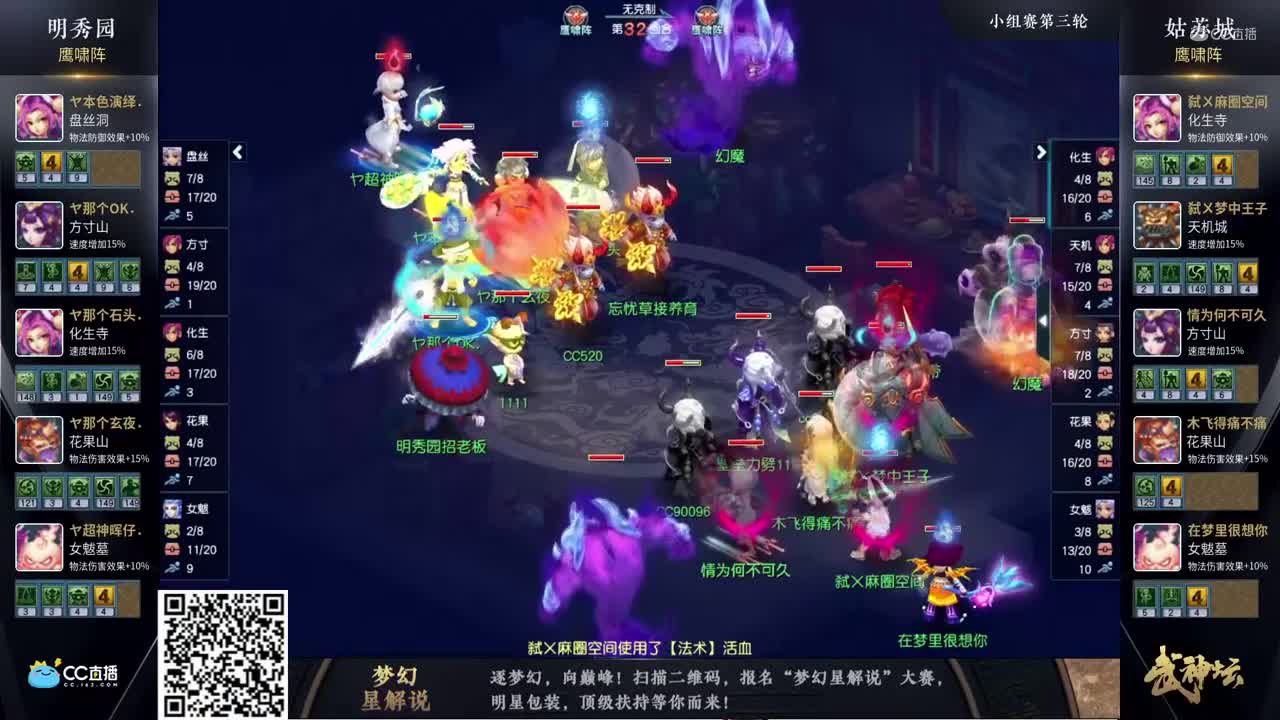This screenshot has width=1280, height=720.
Task: Expand the right character panel with the arrow
Action: pos(1041,152)
